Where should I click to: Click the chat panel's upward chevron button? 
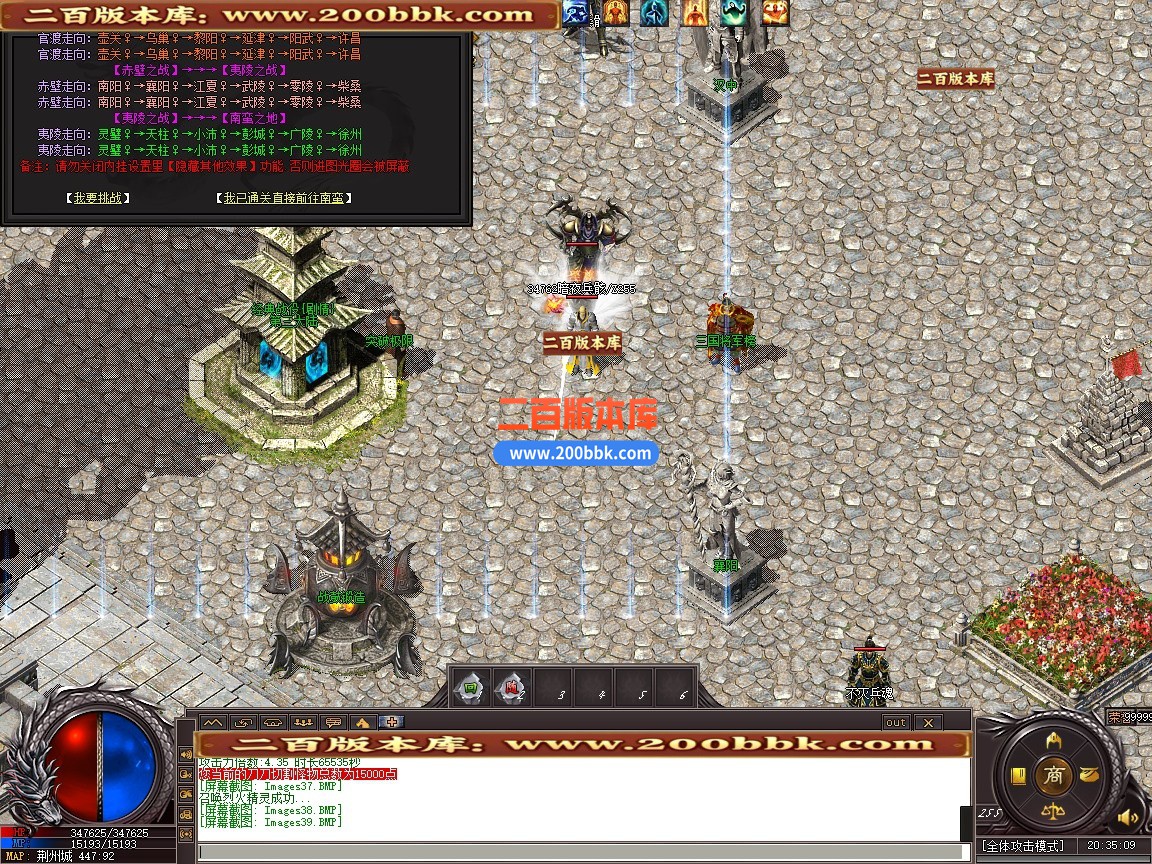212,722
